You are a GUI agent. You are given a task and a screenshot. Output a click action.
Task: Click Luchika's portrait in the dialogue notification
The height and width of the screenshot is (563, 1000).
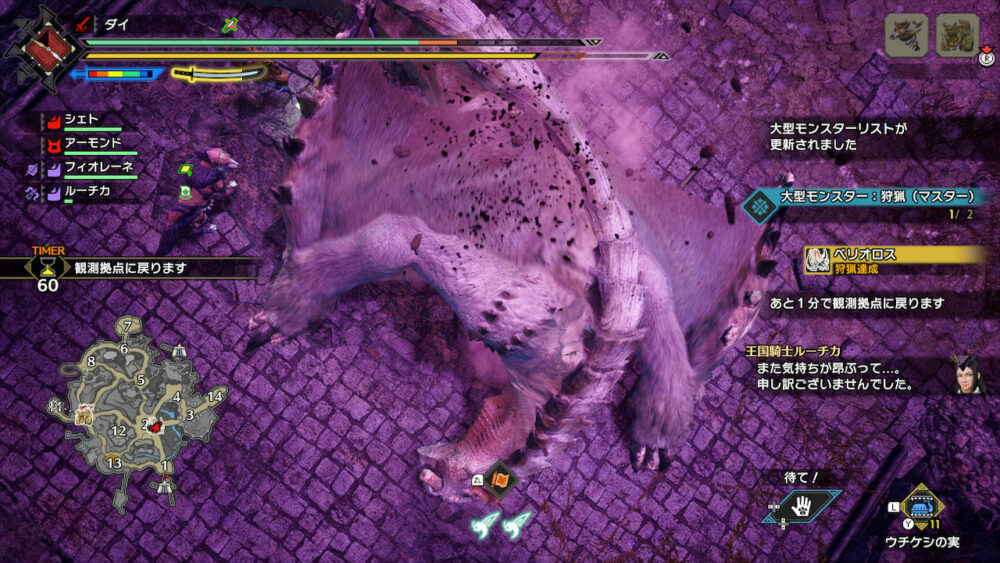(x=965, y=373)
